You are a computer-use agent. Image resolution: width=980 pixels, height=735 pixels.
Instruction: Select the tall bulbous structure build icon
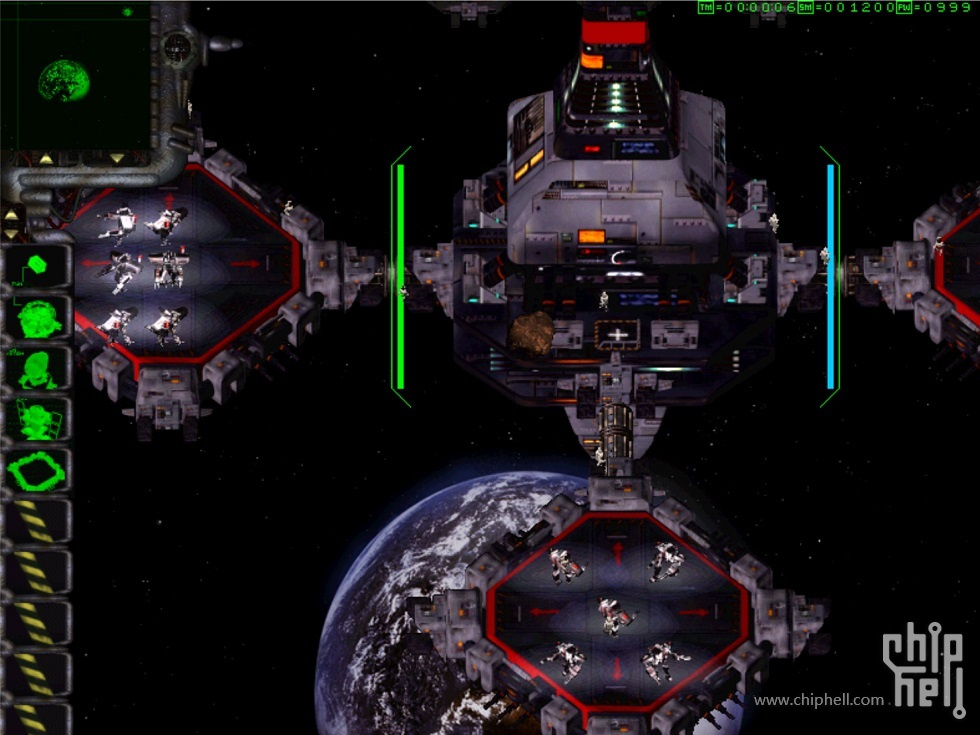click(38, 368)
